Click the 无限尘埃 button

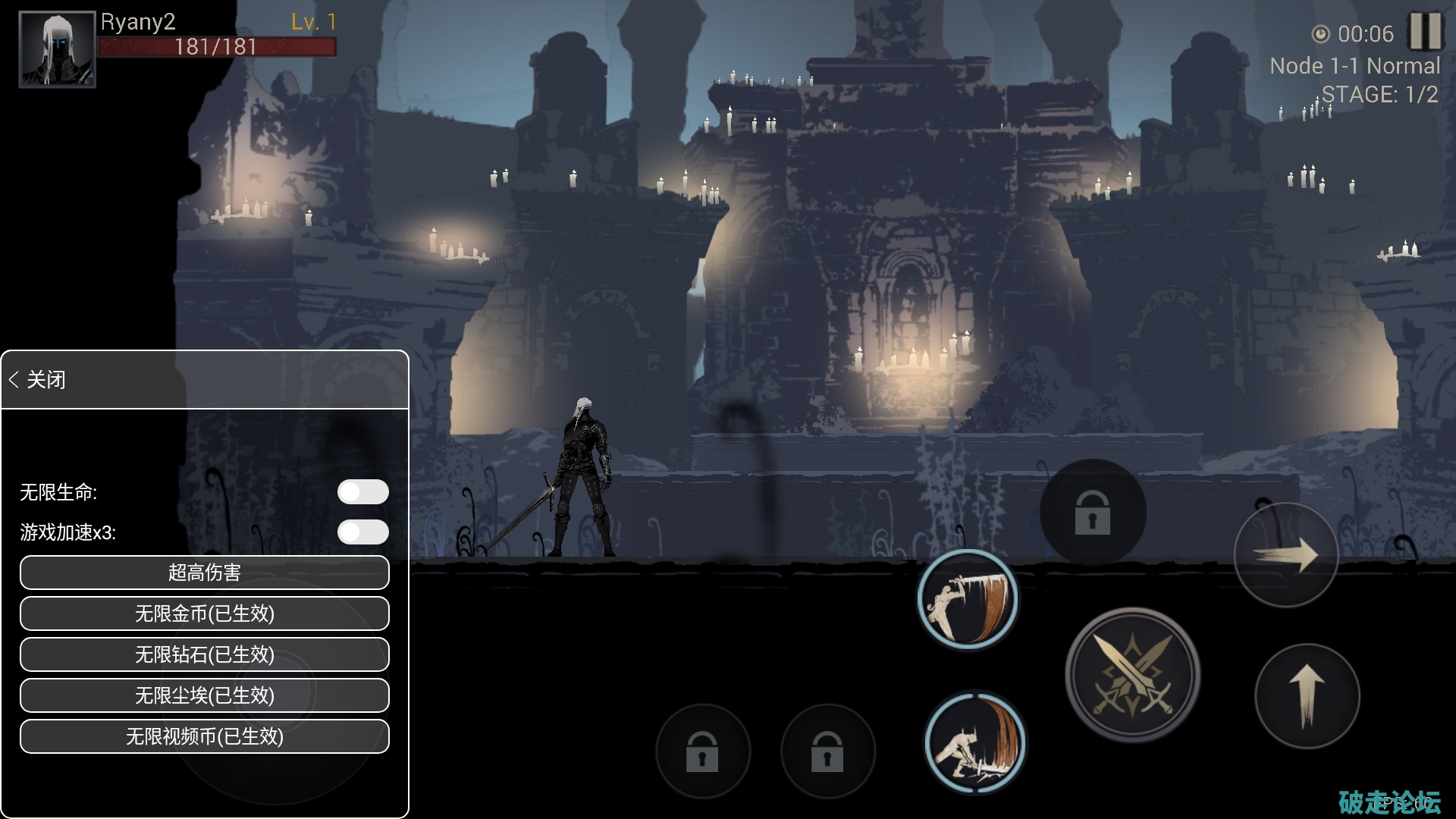click(205, 695)
